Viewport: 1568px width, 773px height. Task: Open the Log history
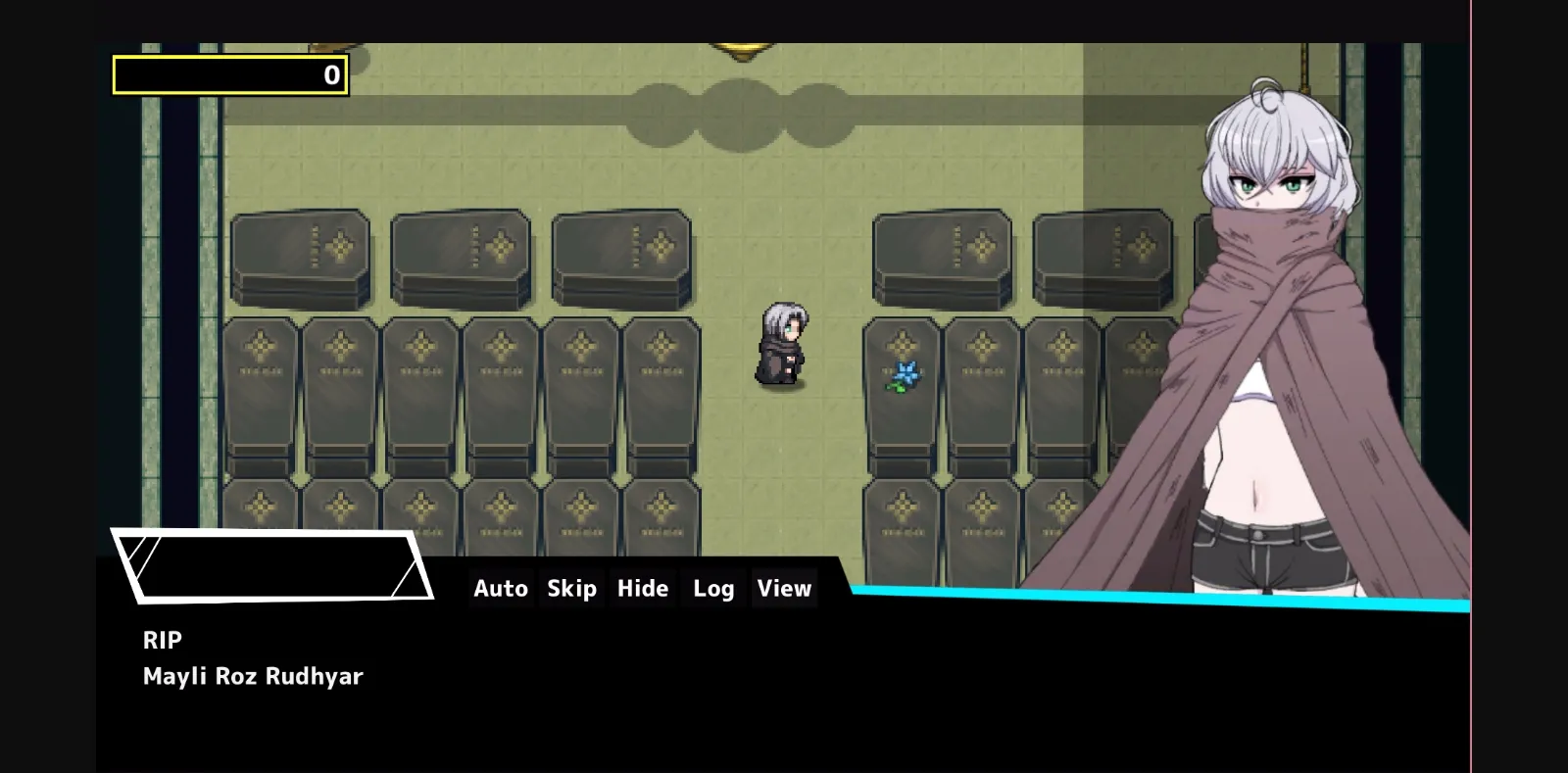(712, 588)
